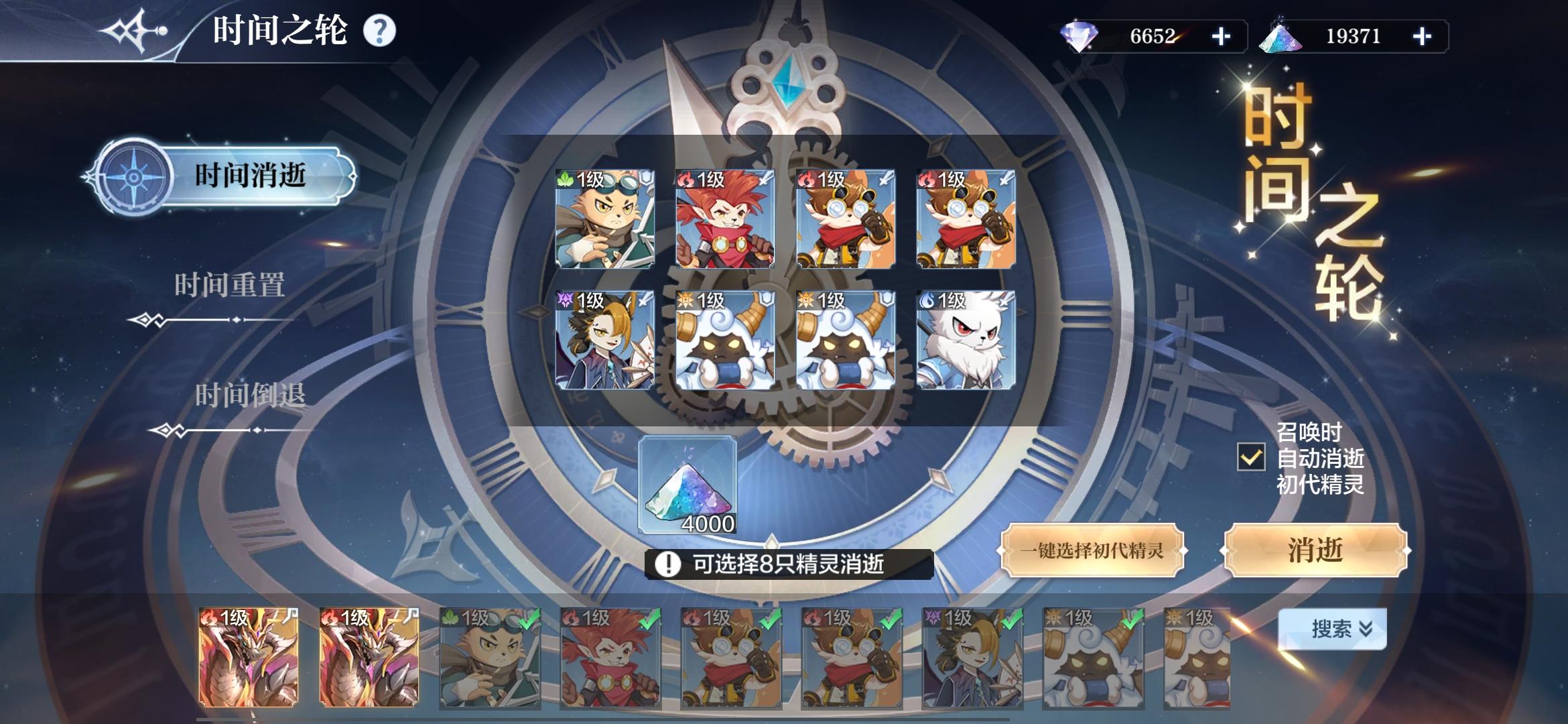Image resolution: width=1568 pixels, height=724 pixels.
Task: Switch to the 时间重置 tab
Action: coord(231,286)
